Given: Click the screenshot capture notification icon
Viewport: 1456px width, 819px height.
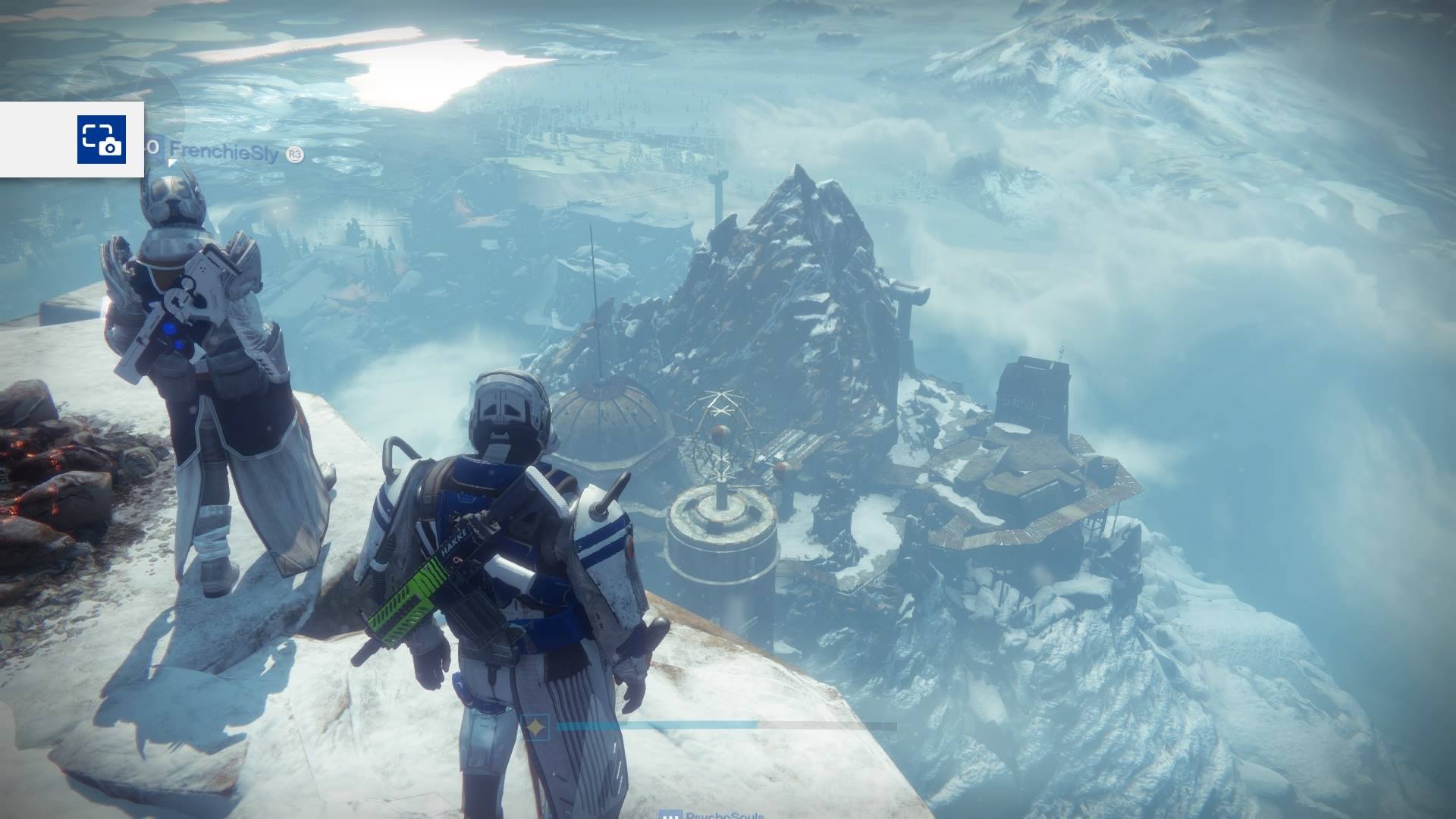Looking at the screenshot, I should click(x=101, y=139).
